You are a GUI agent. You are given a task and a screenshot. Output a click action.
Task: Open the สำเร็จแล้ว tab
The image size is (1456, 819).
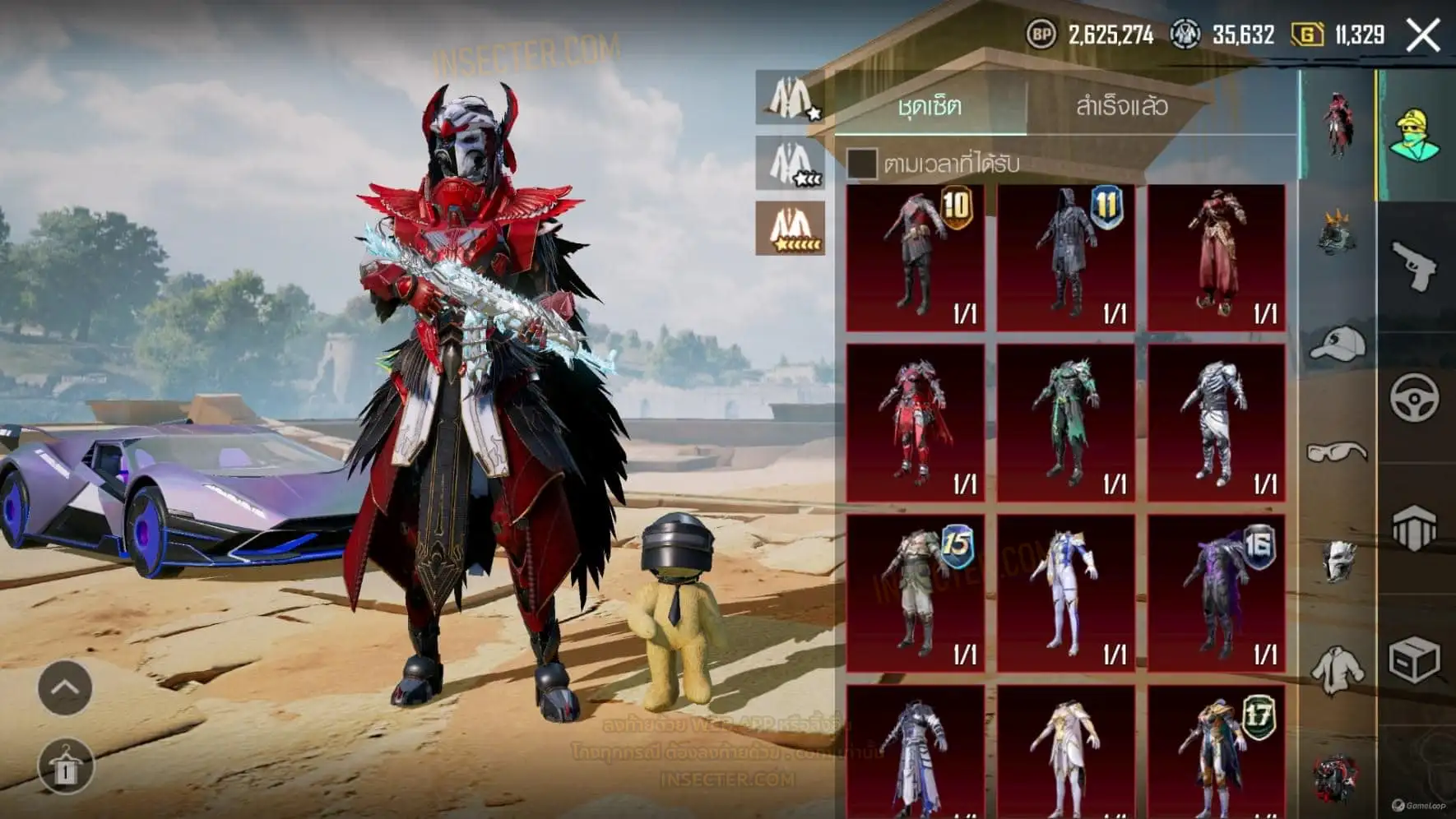1121,106
